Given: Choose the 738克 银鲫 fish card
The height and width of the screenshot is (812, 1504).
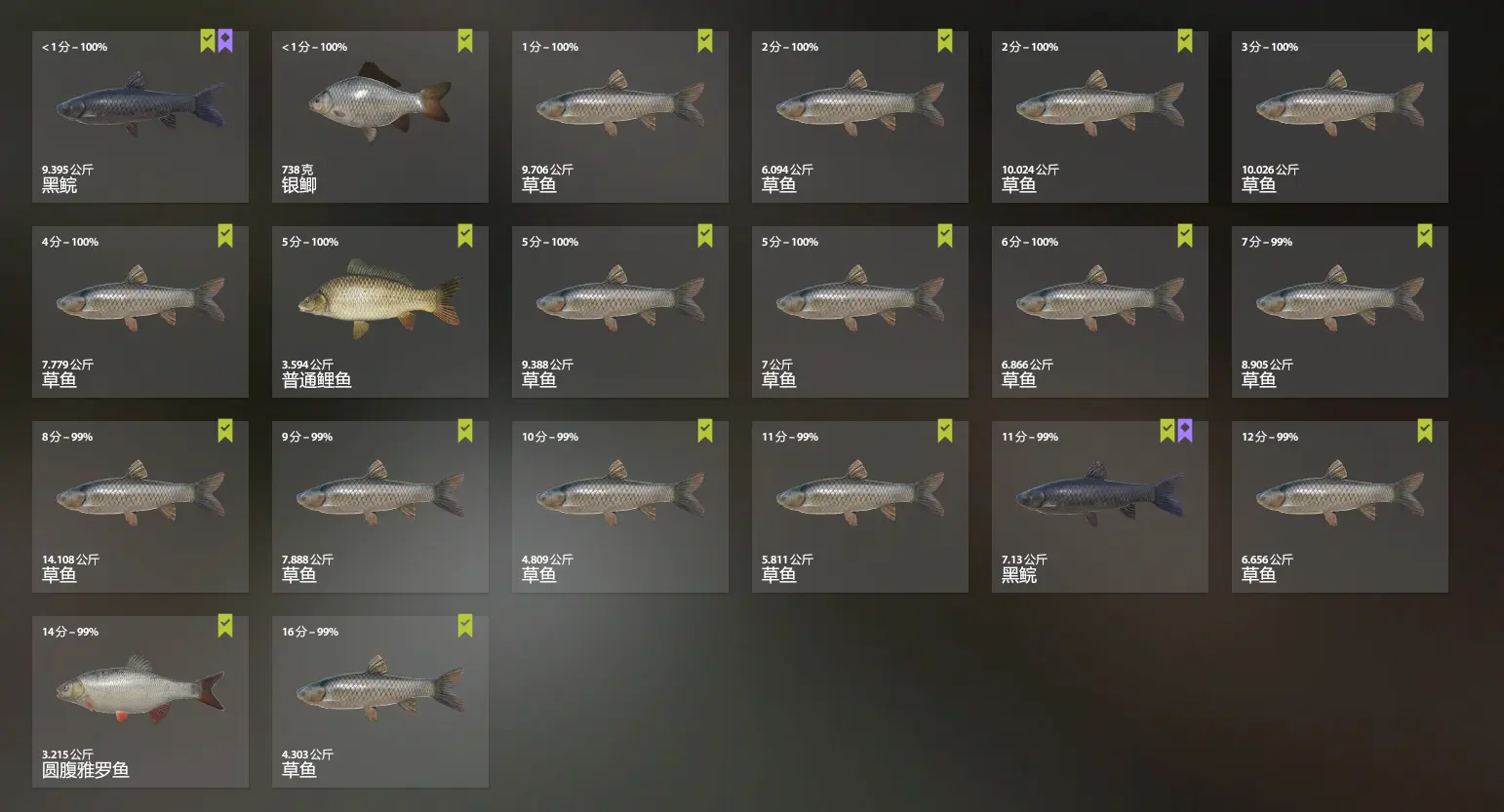Looking at the screenshot, I should 379,117.
